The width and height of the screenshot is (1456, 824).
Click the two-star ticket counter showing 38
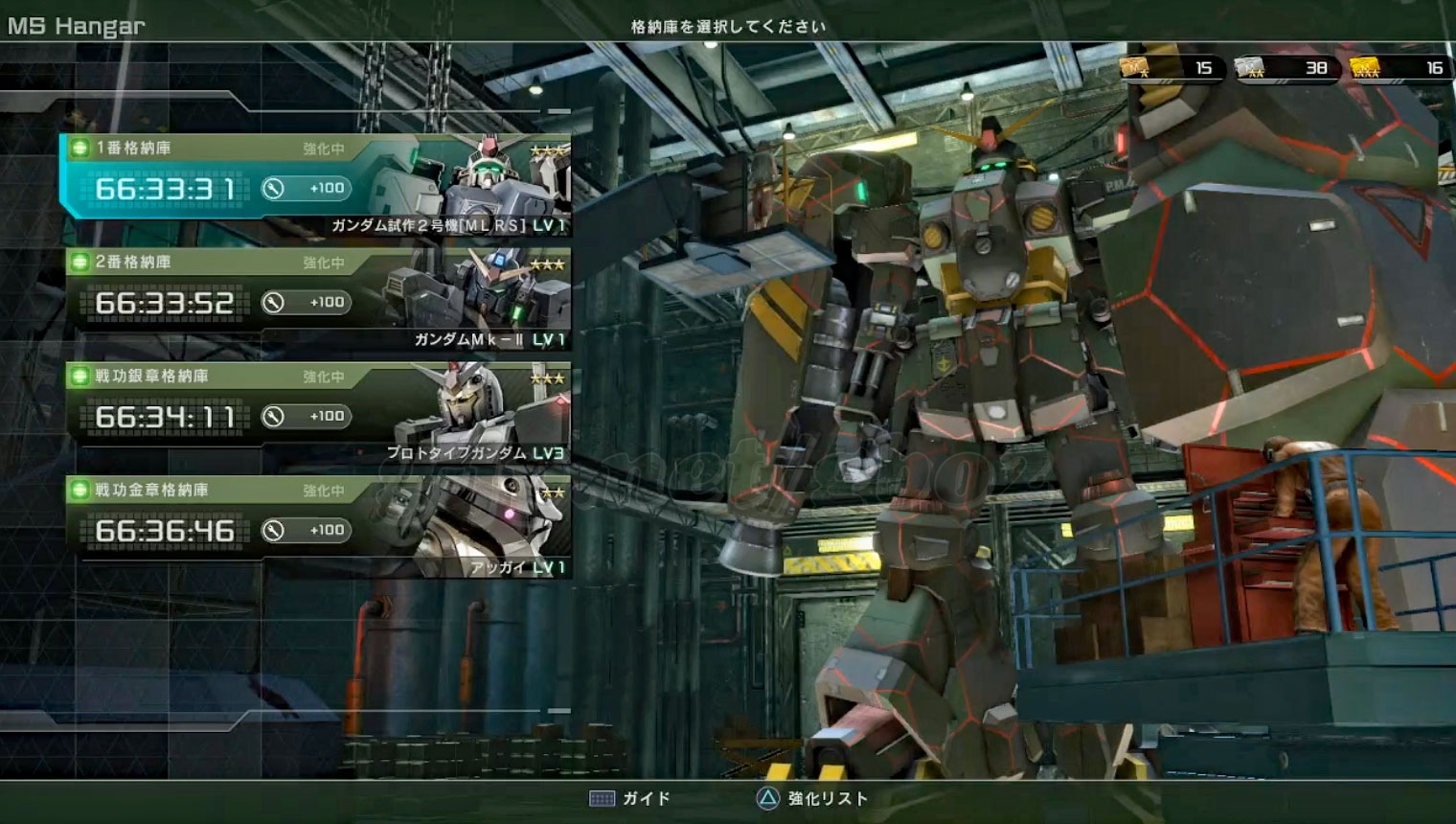(1286, 68)
